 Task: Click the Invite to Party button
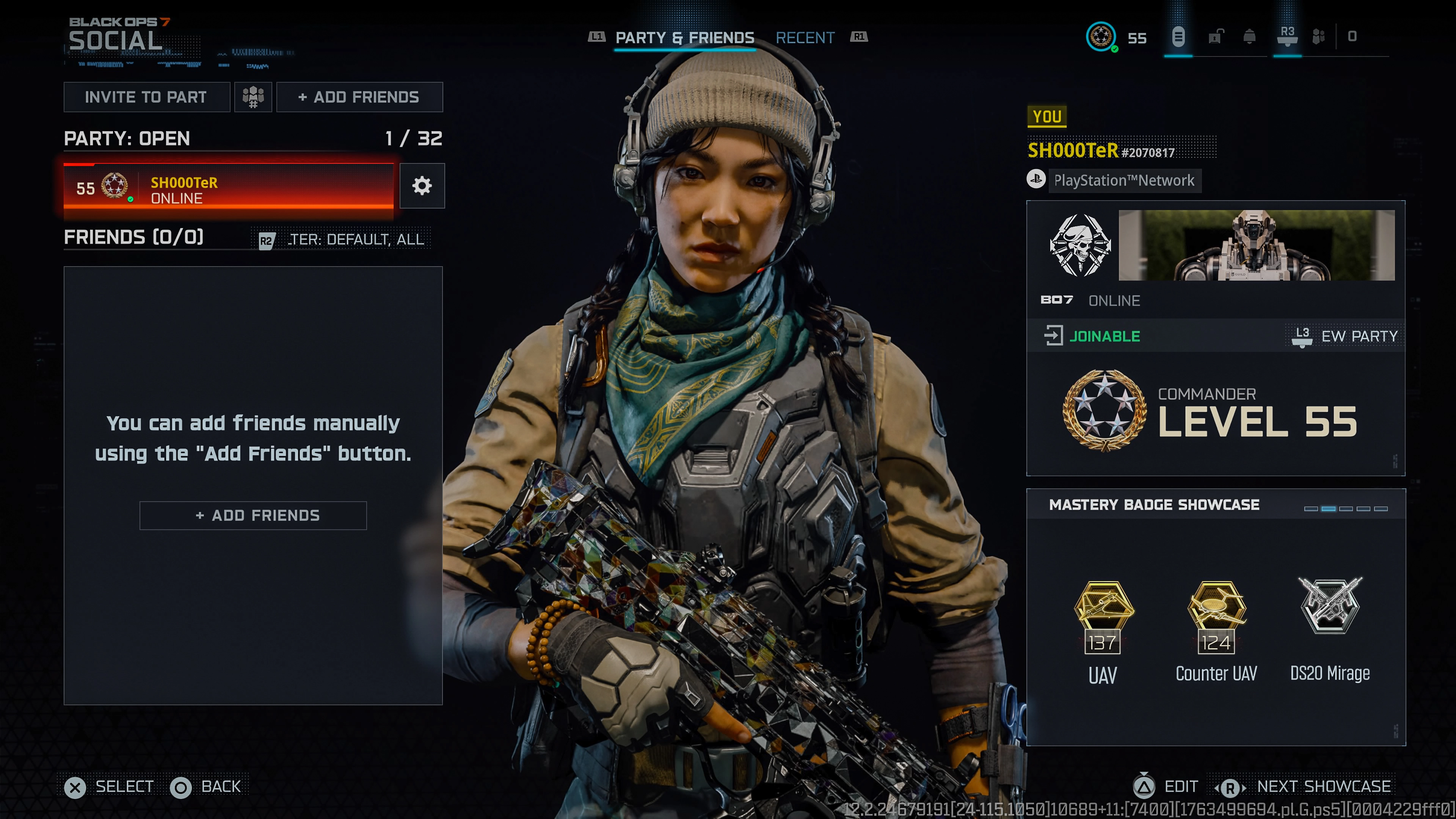(x=146, y=97)
